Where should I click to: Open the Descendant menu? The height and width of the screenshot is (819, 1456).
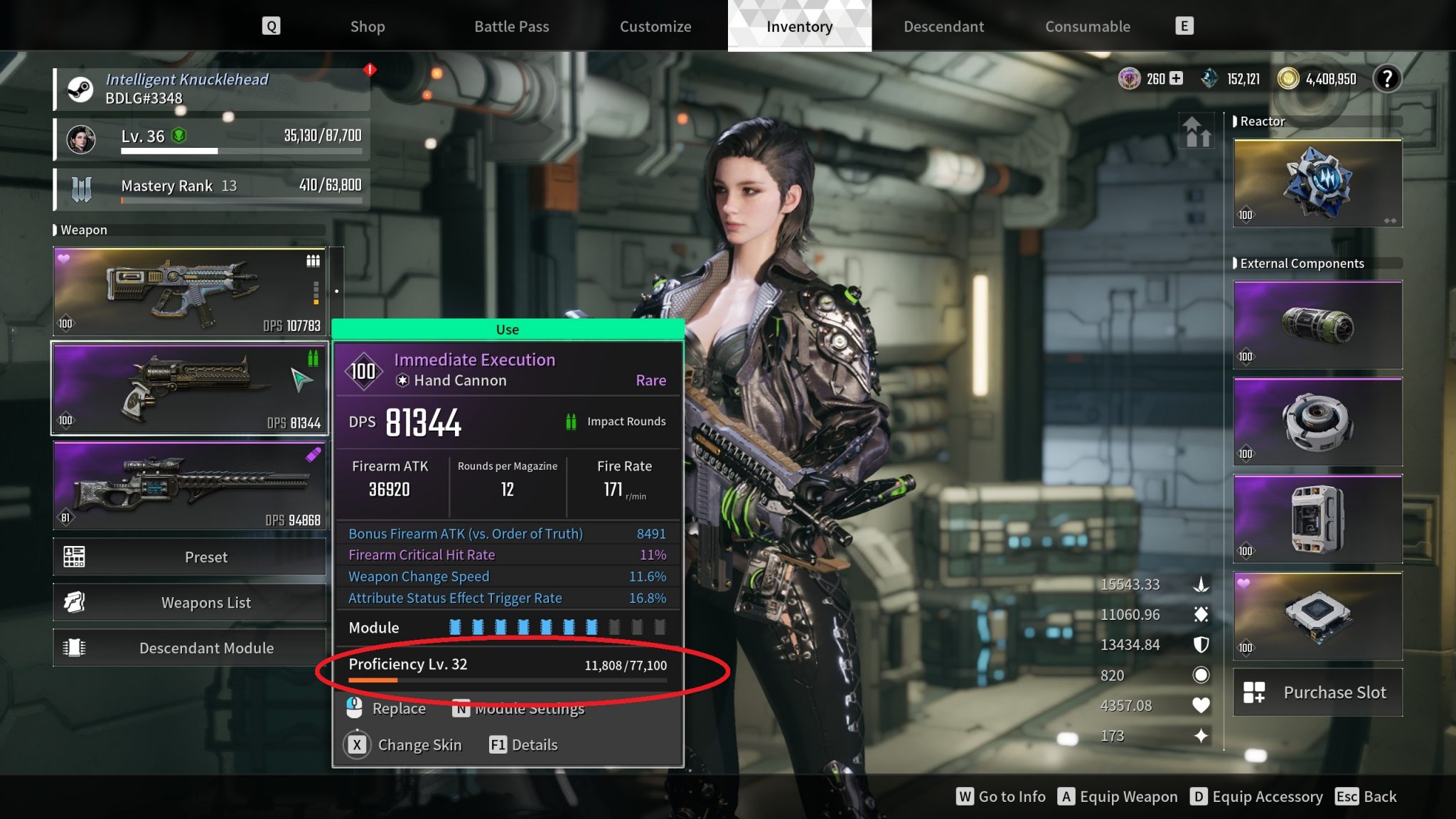(943, 26)
